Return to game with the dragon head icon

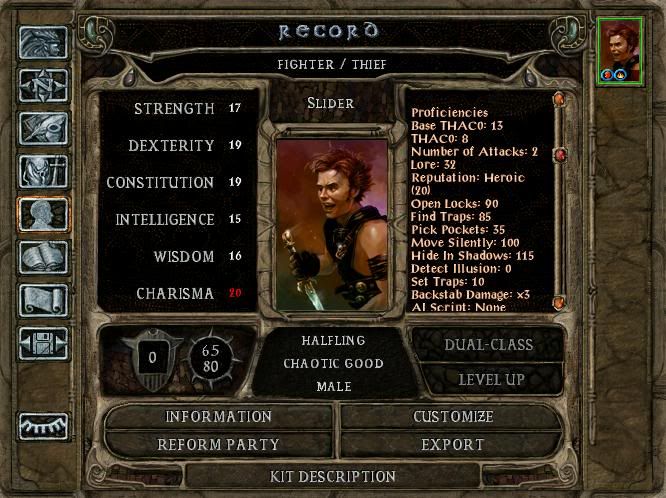tap(44, 42)
